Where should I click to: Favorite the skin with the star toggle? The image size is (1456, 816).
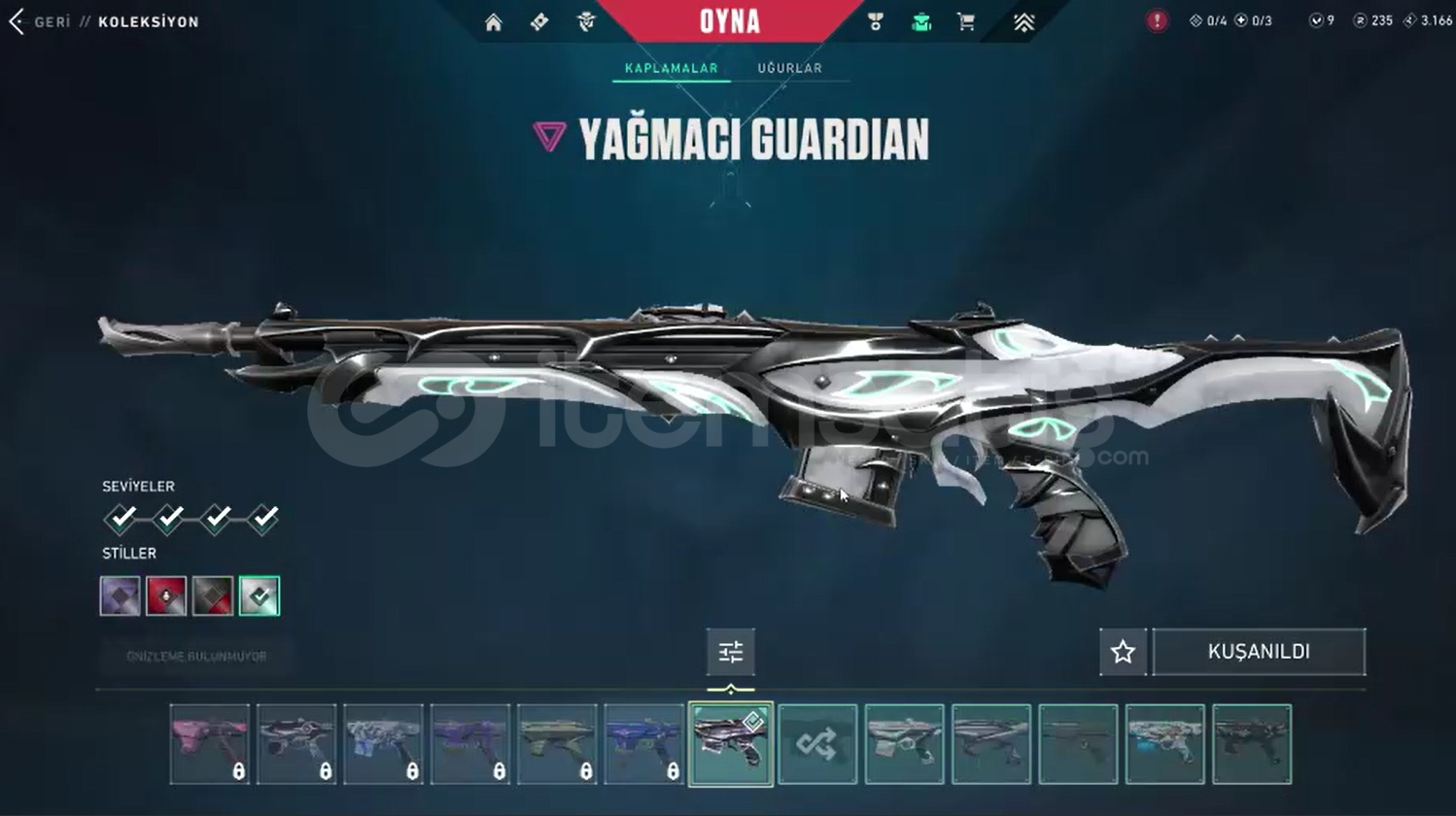pos(1123,652)
